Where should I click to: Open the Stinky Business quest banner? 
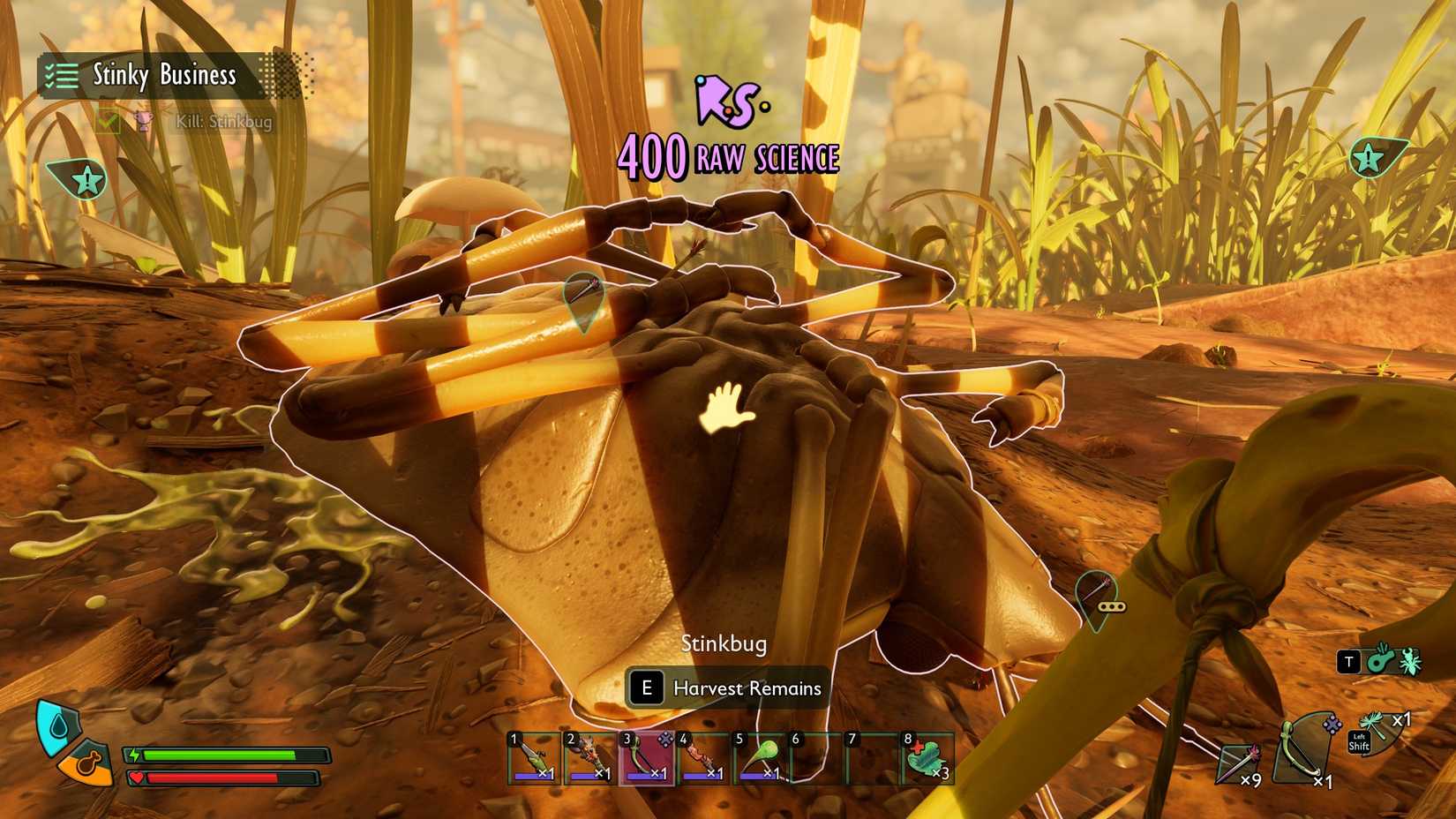coord(163,75)
